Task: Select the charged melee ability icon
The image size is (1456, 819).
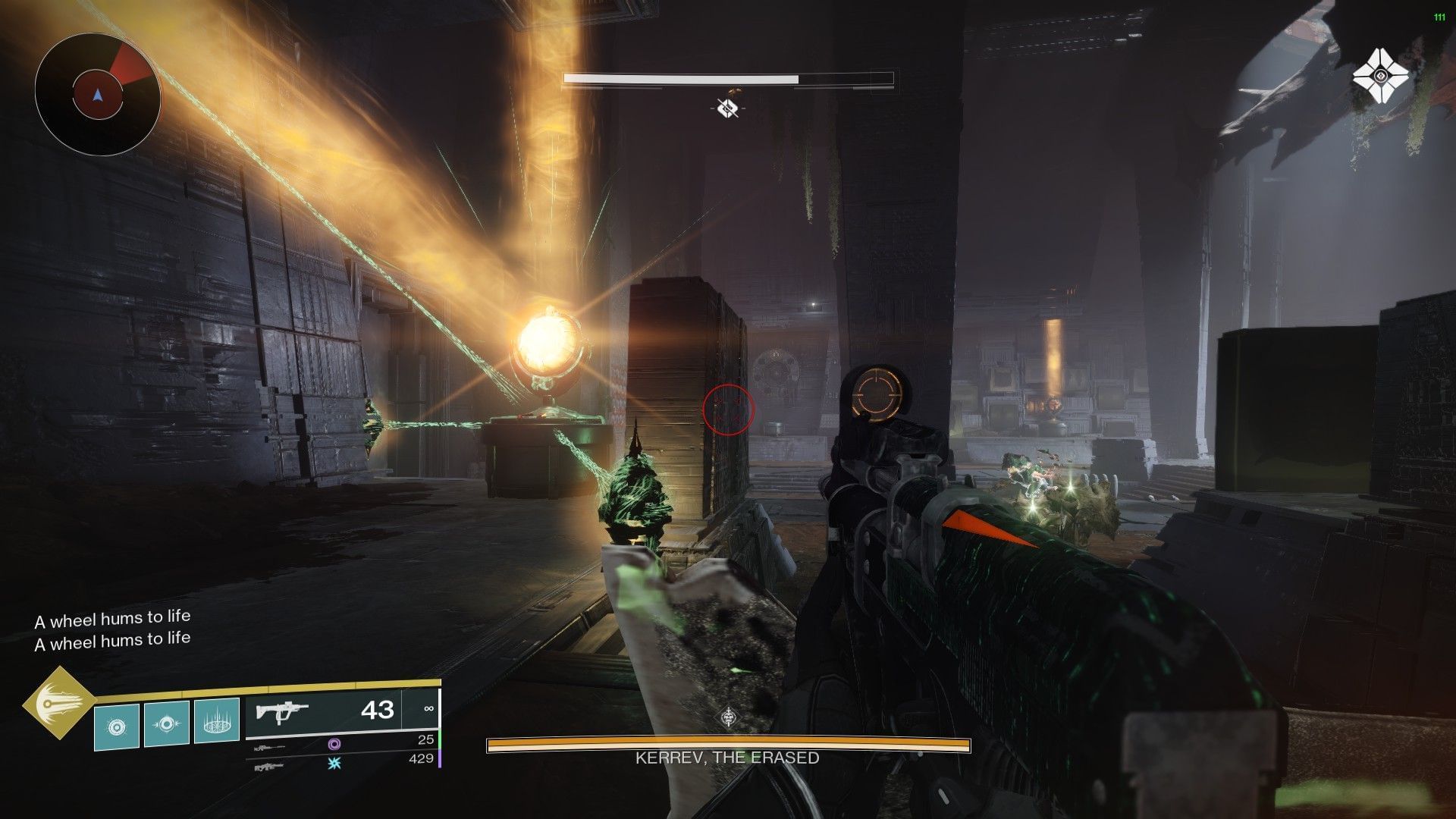Action: (x=165, y=723)
